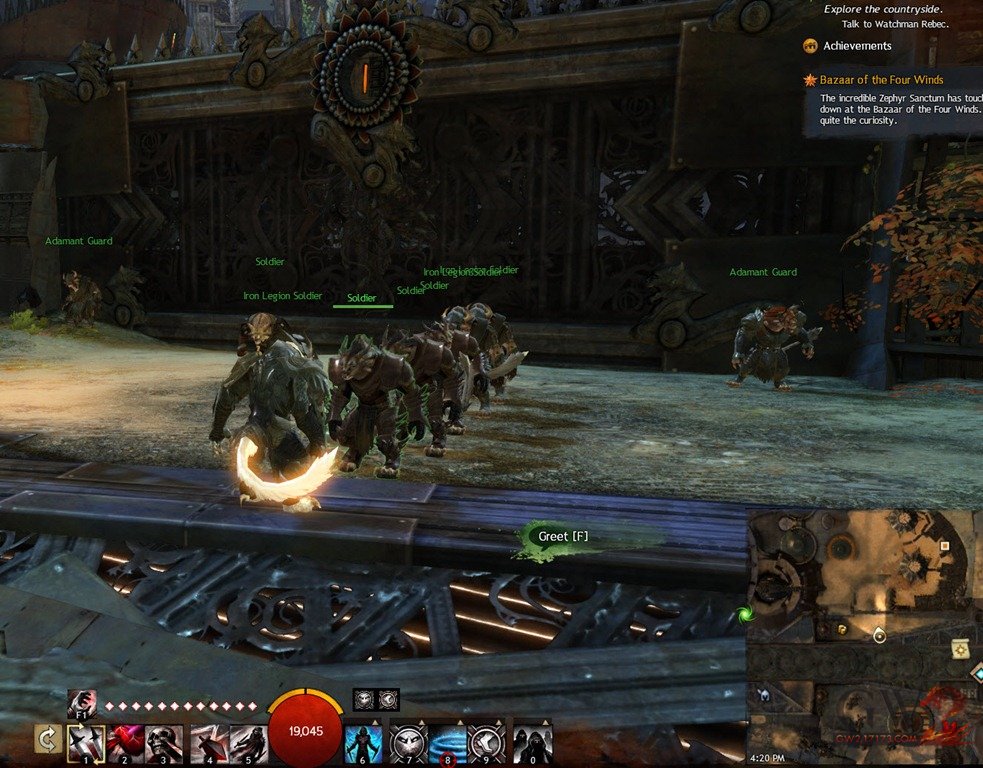Trigger the hooded elite skill in slot 0

pos(532,745)
